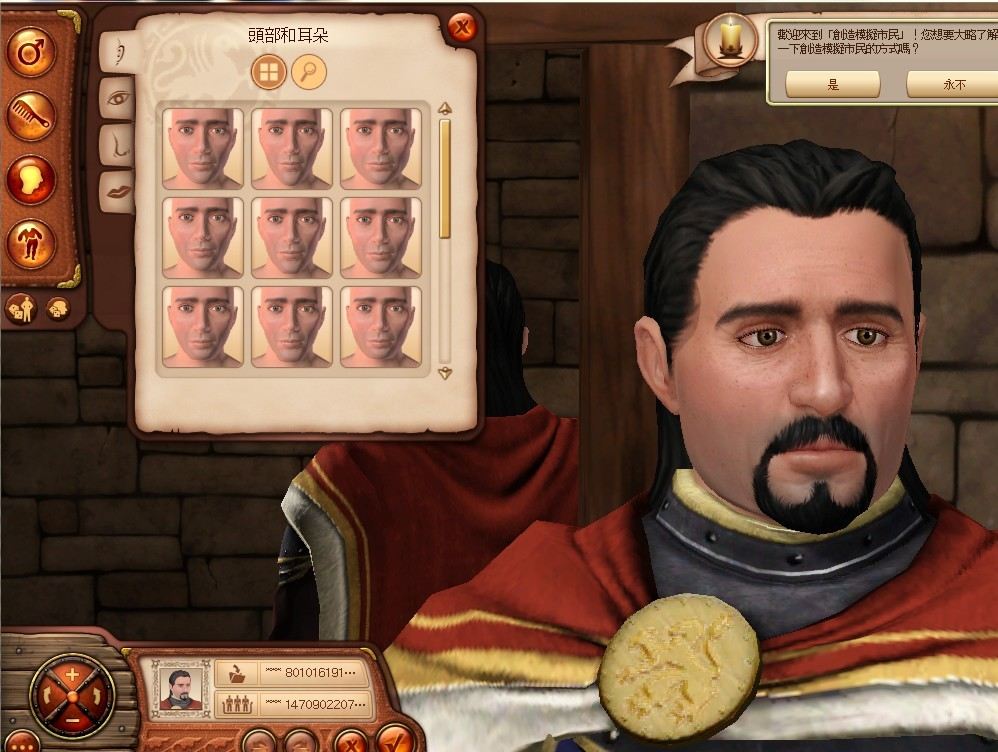Switch to the mouth lips tab

tap(117, 190)
